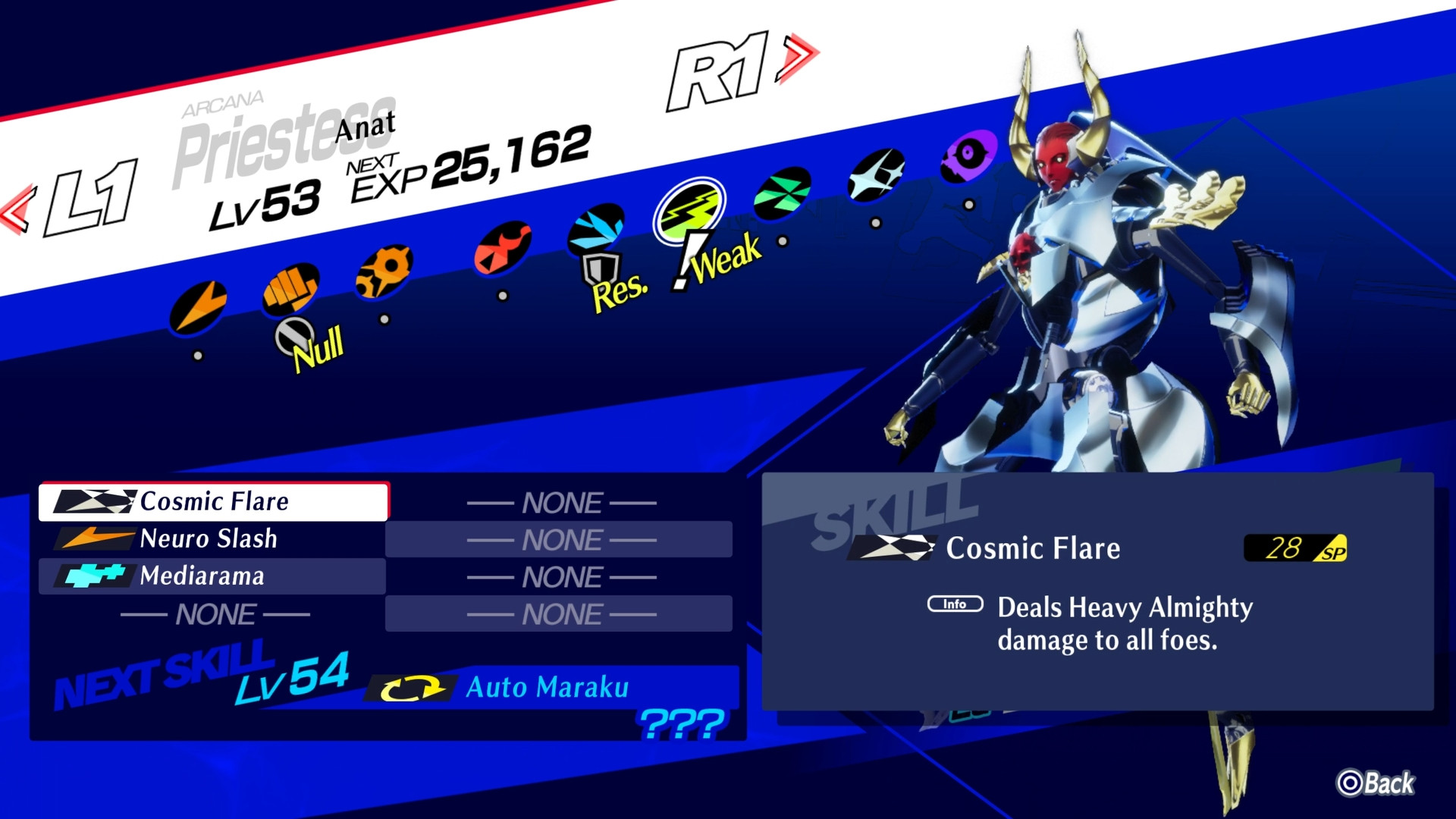Click the Cosmic Flare skill icon in the description panel
Screen dimensions: 1456x819
[x=892, y=548]
